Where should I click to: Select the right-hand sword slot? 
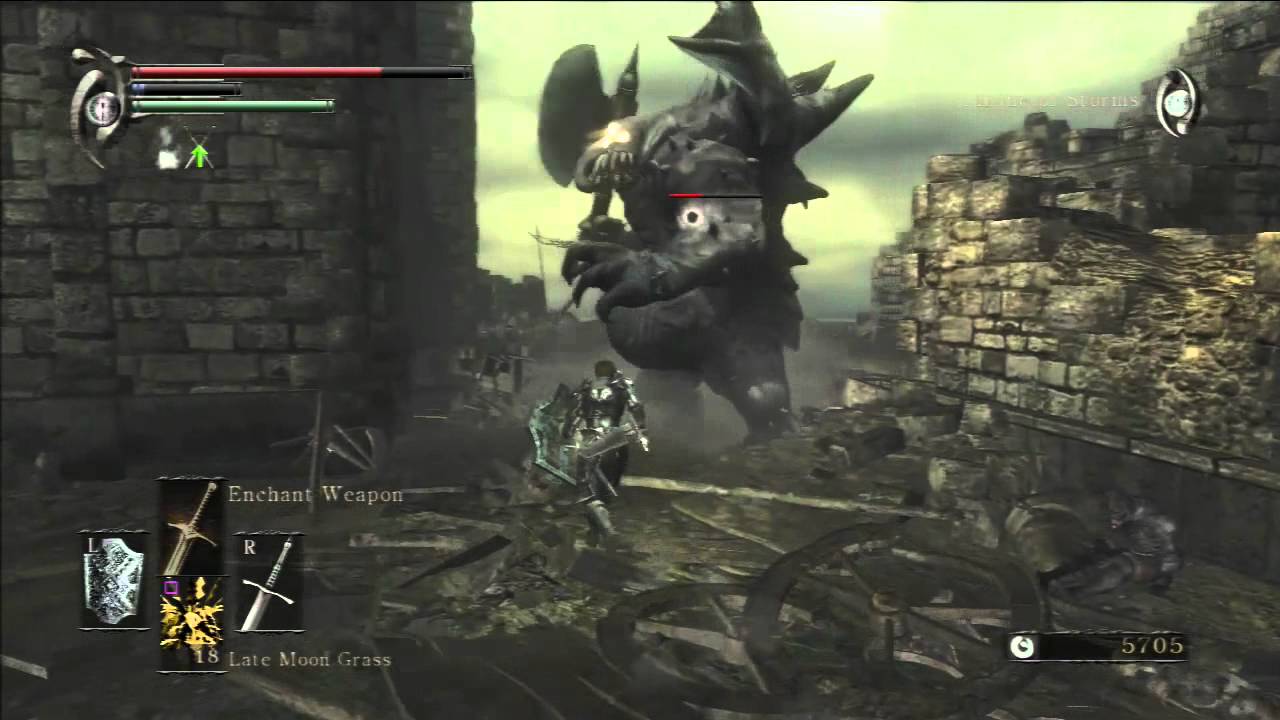click(x=270, y=584)
